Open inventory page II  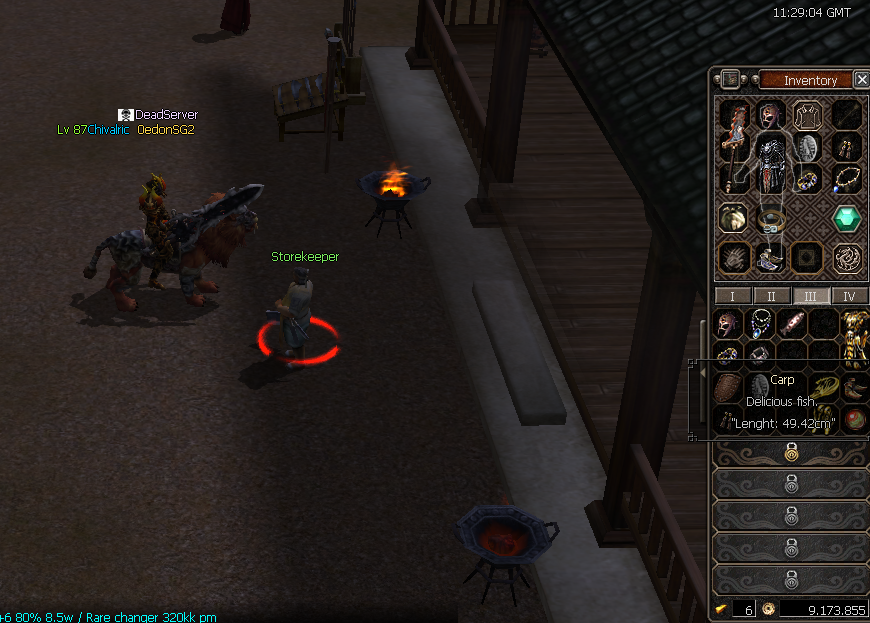[771, 296]
